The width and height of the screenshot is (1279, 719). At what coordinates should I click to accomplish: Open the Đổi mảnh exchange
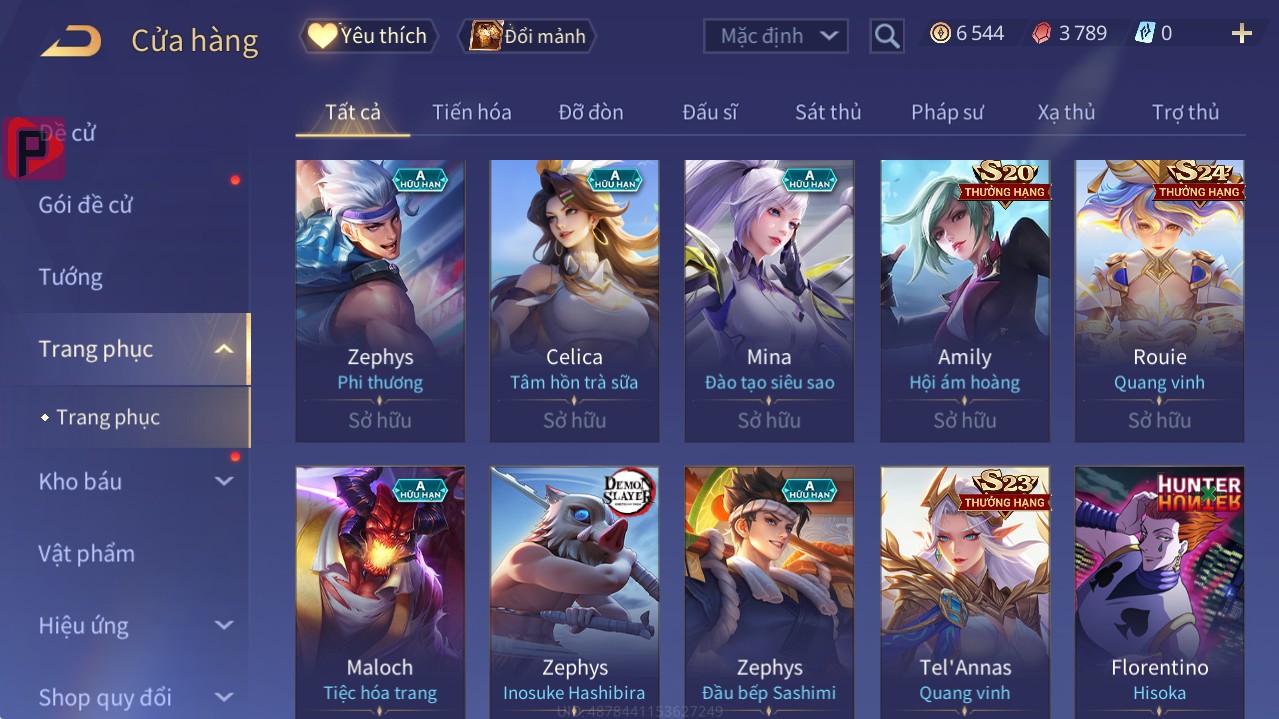pos(527,36)
